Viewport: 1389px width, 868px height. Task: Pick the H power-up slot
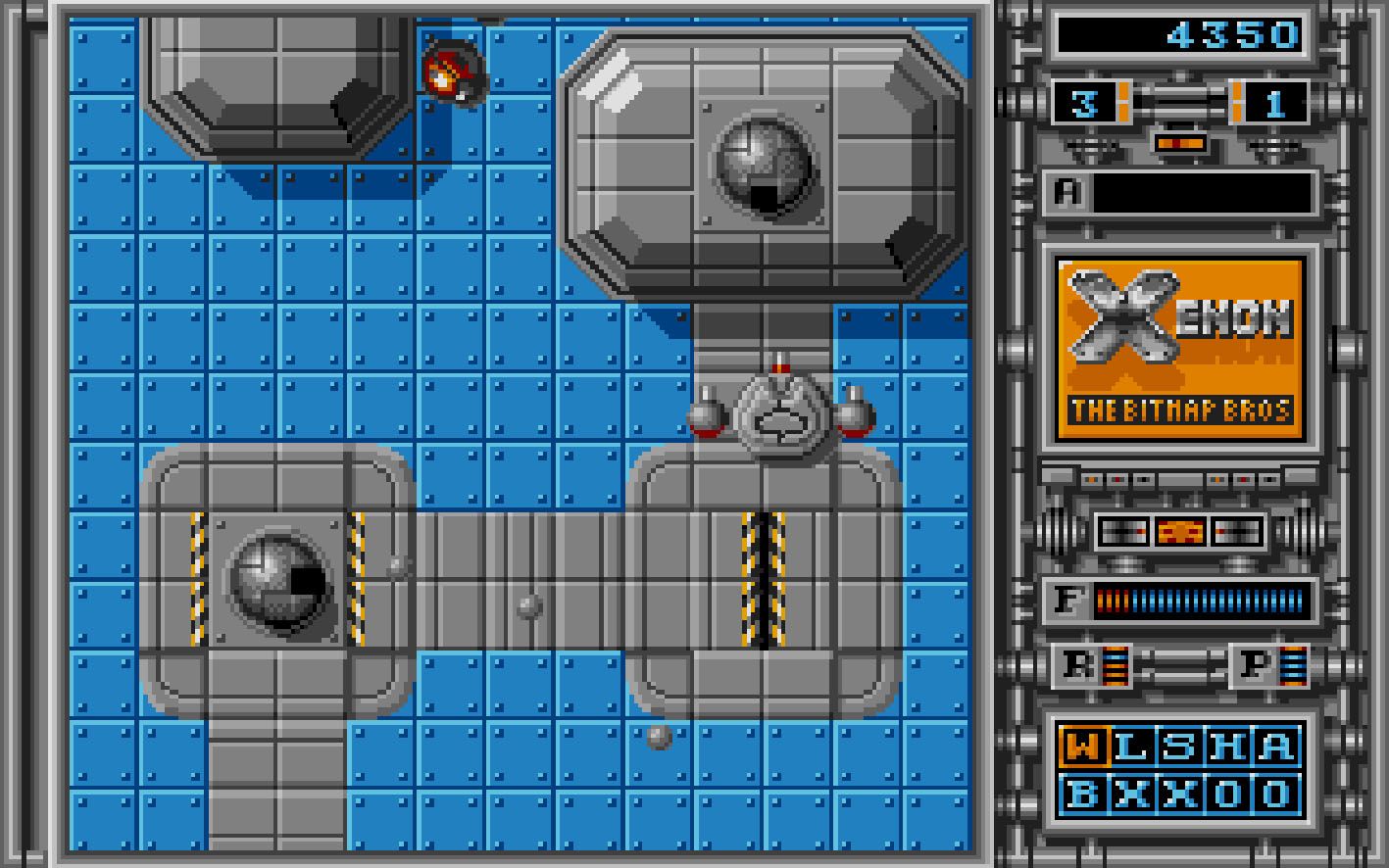[1226, 747]
